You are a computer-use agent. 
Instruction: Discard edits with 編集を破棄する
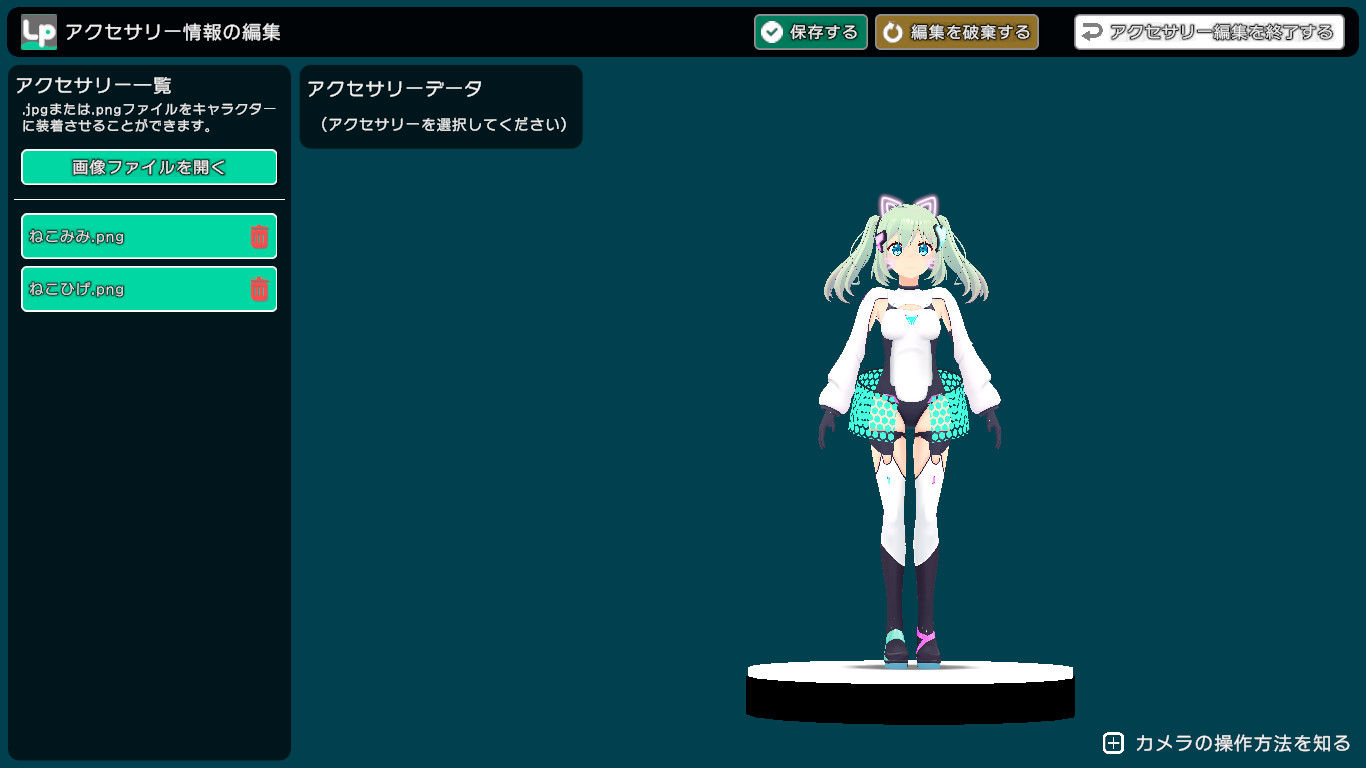pyautogui.click(x=956, y=32)
